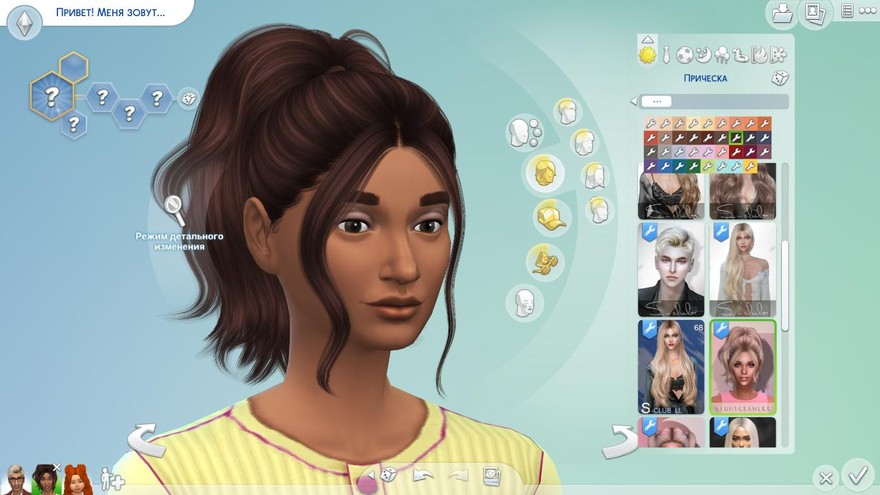Select the large aspiration hexagon
The width and height of the screenshot is (880, 495).
[x=51, y=97]
